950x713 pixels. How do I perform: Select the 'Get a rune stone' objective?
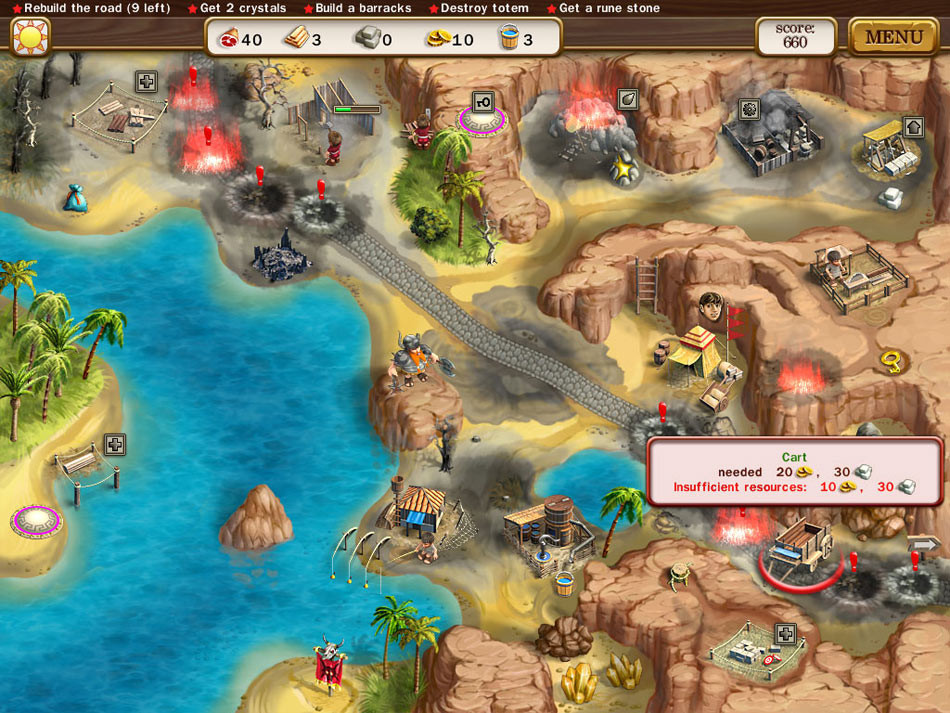[603, 8]
